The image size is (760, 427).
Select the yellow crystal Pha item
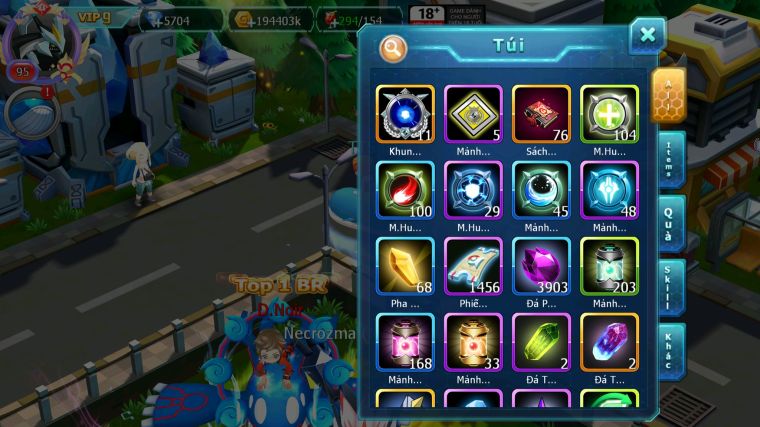[x=405, y=267]
